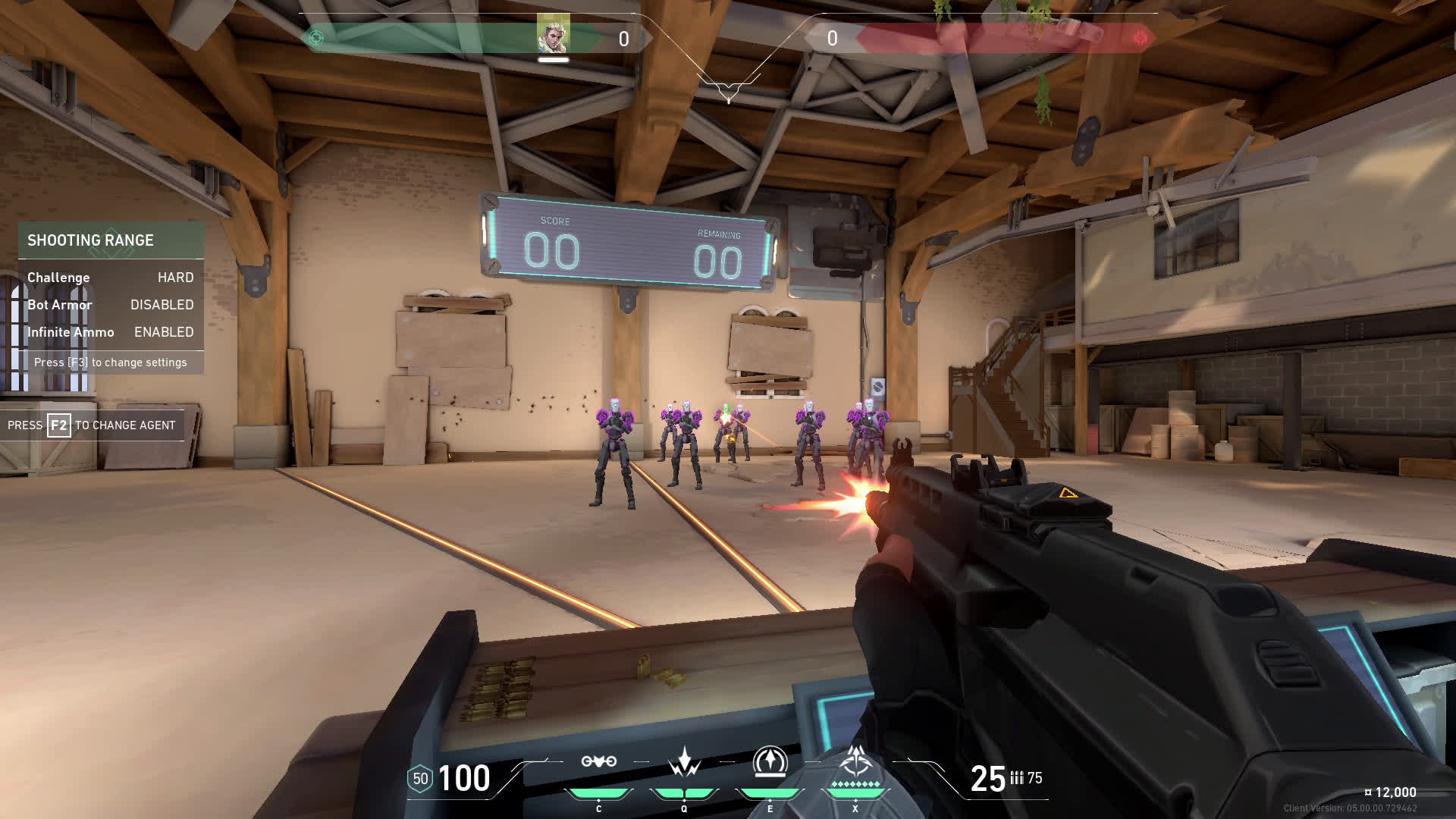Use the Recon Bolt ability icon
Image resolution: width=1456 pixels, height=819 pixels.
point(770,761)
